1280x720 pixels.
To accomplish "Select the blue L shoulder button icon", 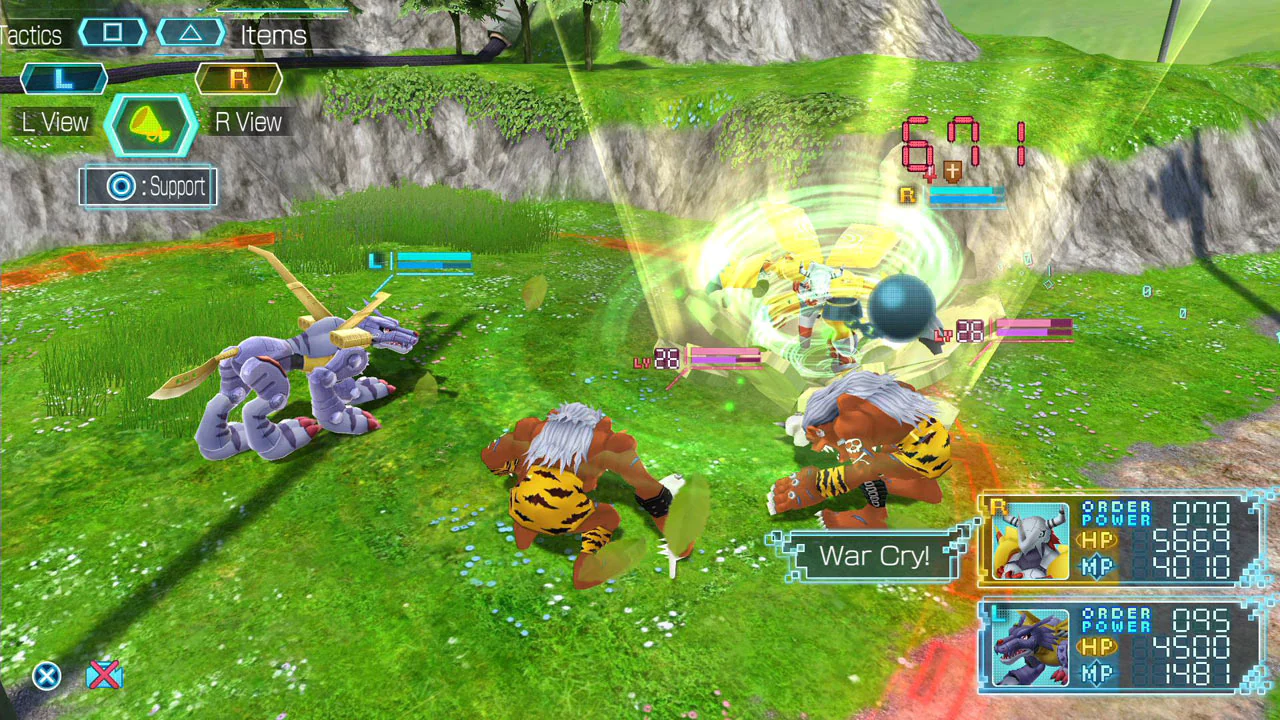I will pos(62,79).
